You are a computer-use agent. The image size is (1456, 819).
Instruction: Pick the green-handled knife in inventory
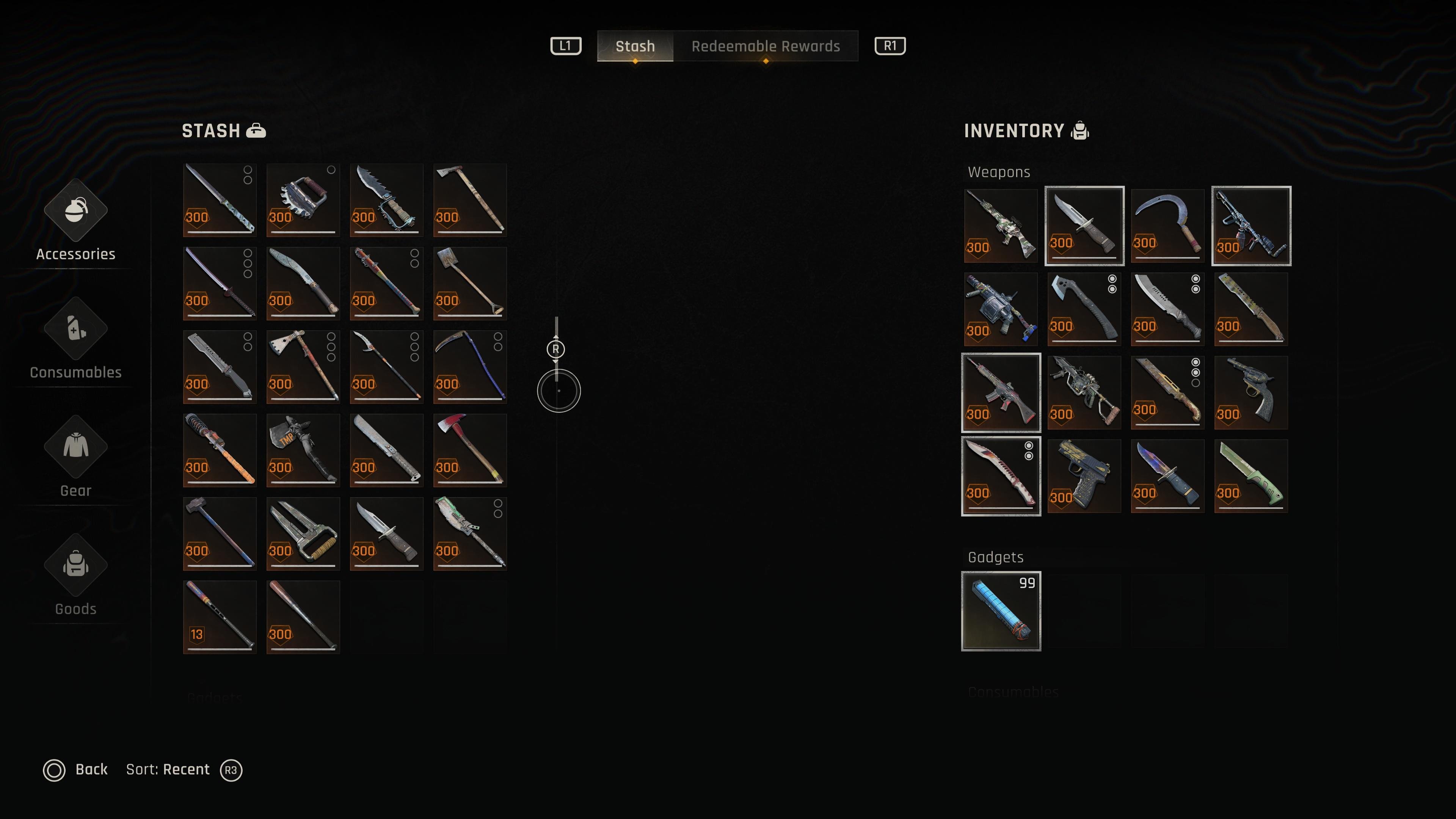(1251, 476)
